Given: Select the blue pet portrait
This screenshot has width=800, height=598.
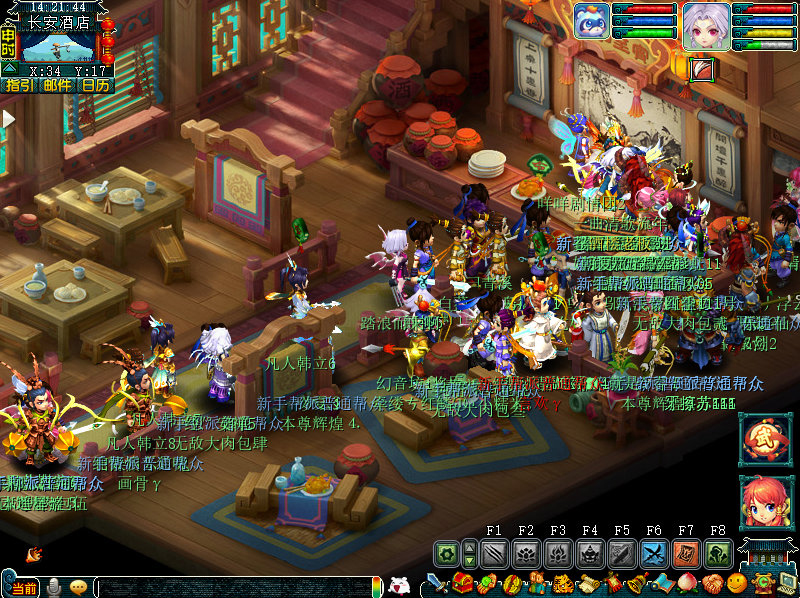Looking at the screenshot, I should 591,22.
